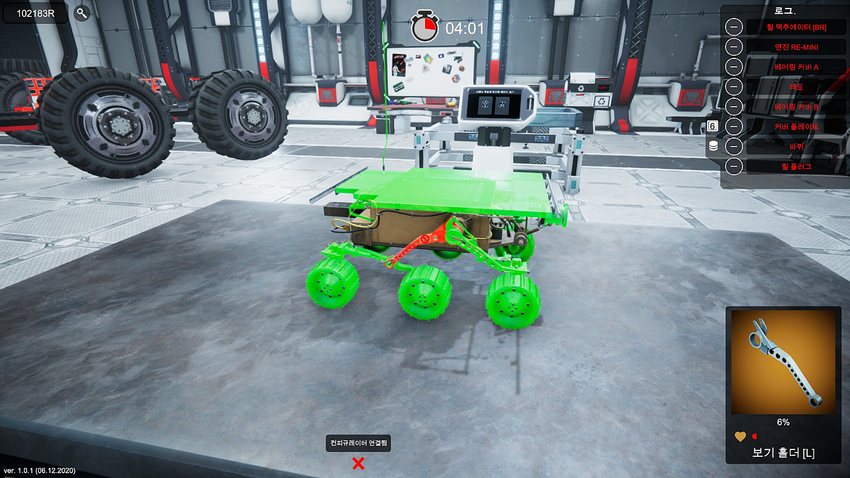Click the red X at screen bottom
850x478 pixels.
pos(358,462)
